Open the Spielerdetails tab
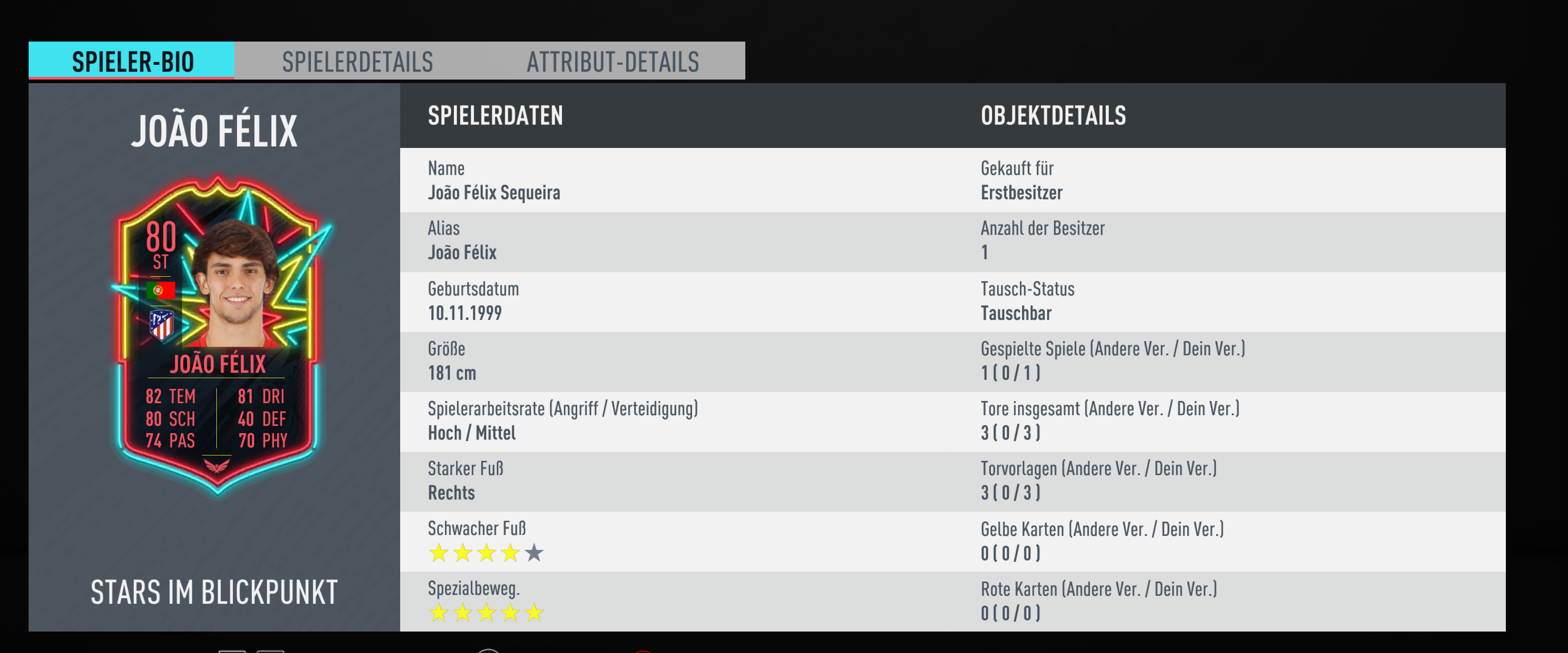Screen dimensions: 1568x653 pos(357,61)
